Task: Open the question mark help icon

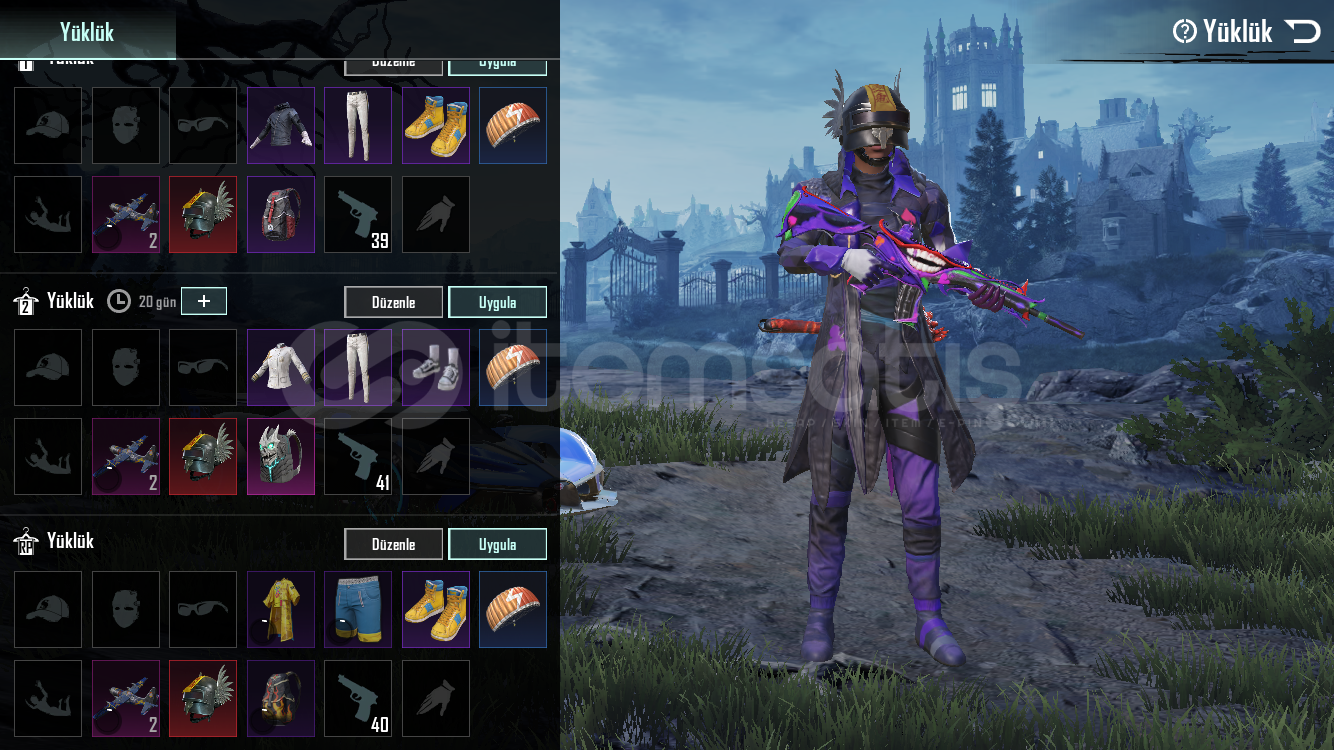Action: click(x=1185, y=32)
